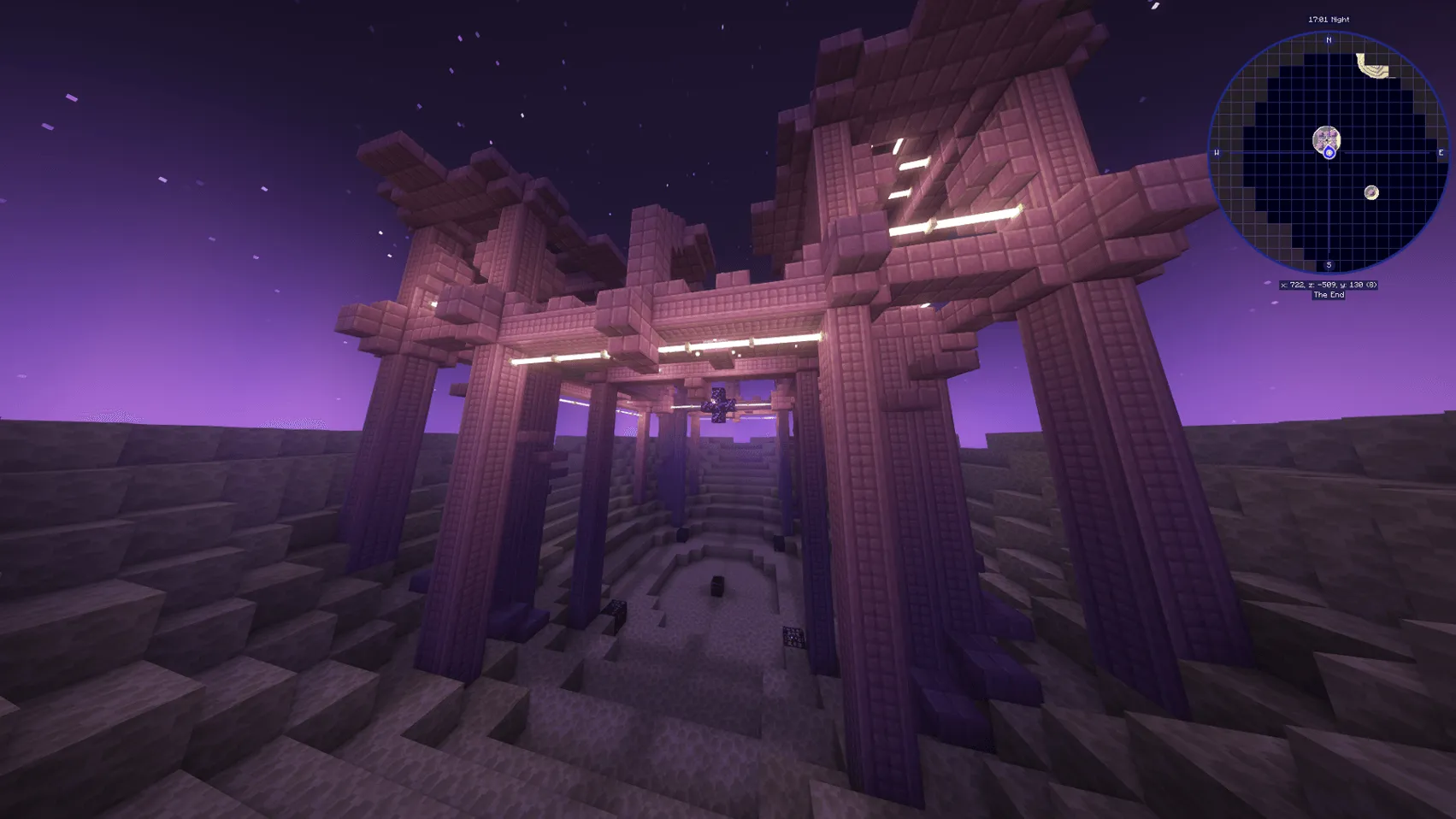Click the North indicator on the minimap

(1328, 40)
